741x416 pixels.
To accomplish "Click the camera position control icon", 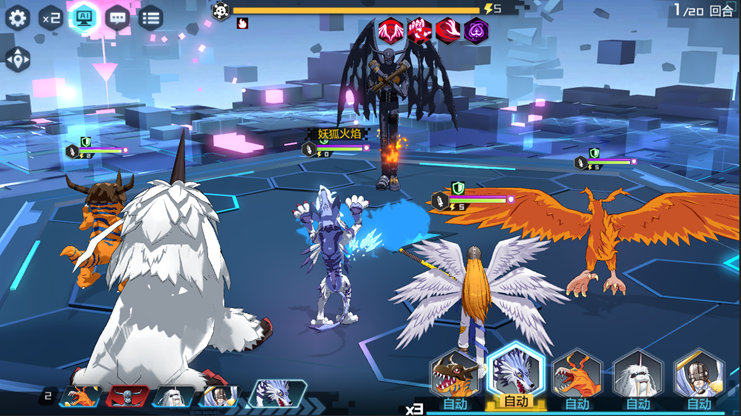I will (17, 58).
